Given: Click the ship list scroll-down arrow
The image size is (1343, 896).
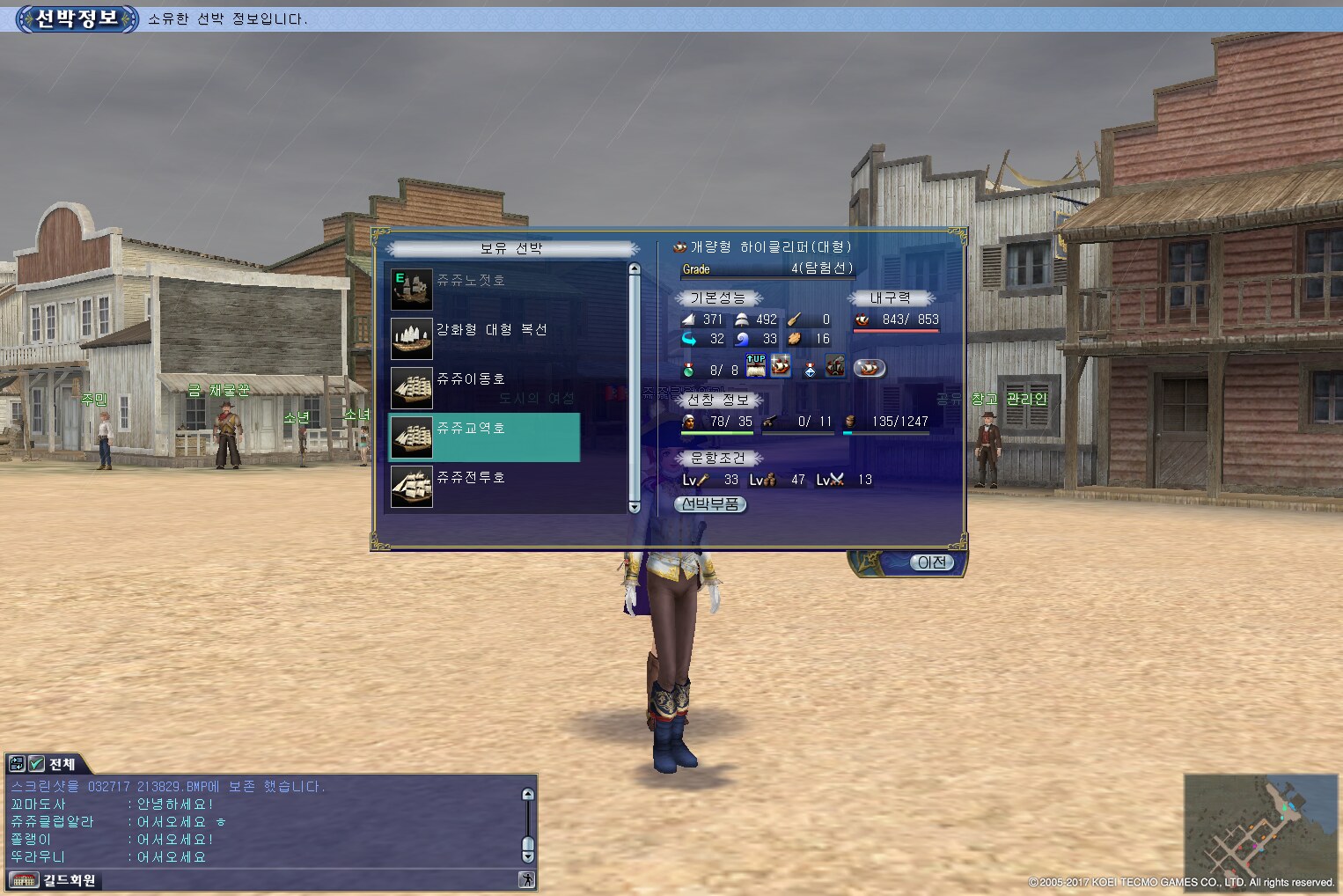Looking at the screenshot, I should point(635,507).
